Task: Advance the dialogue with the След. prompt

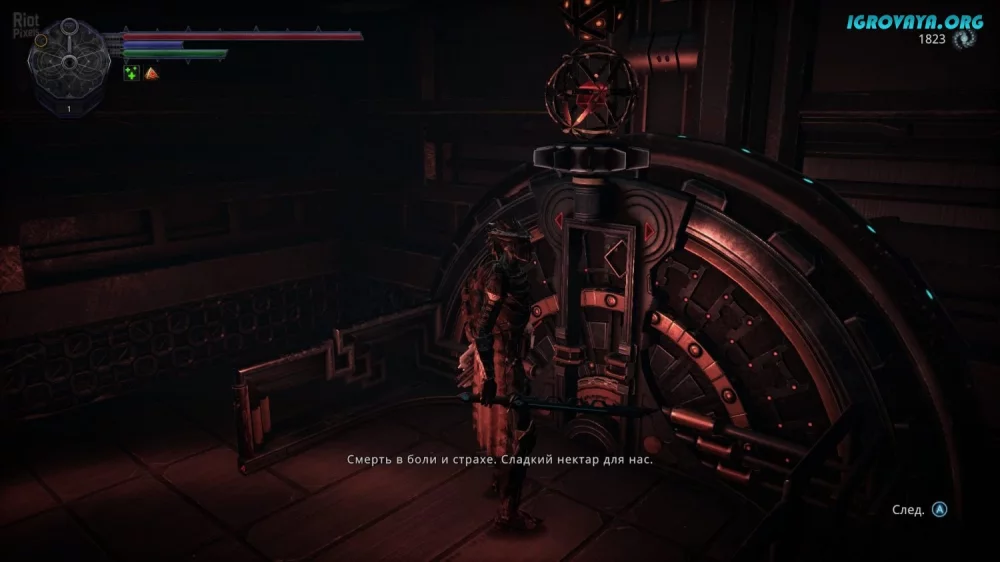Action: [x=939, y=509]
